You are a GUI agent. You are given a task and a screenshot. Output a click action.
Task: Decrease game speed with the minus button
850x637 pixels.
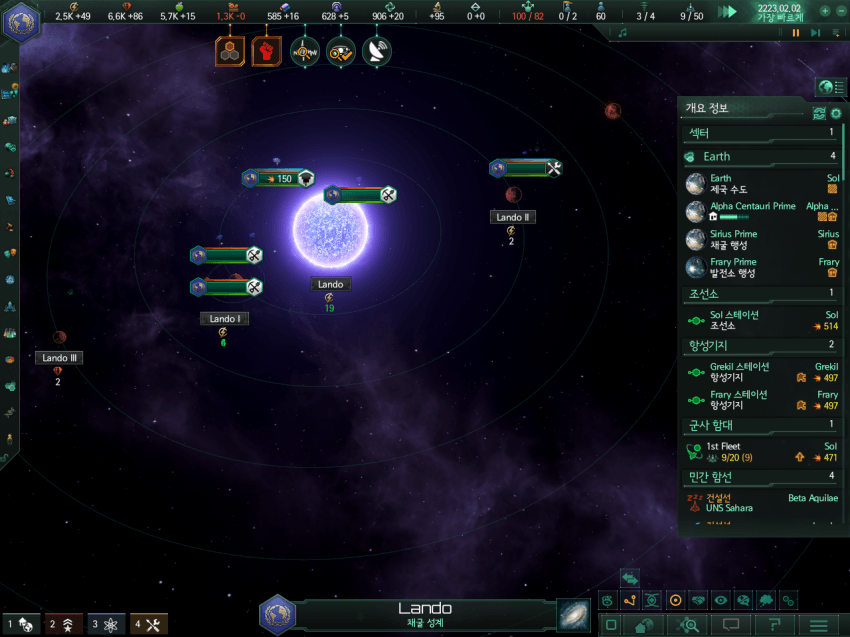coord(840,11)
